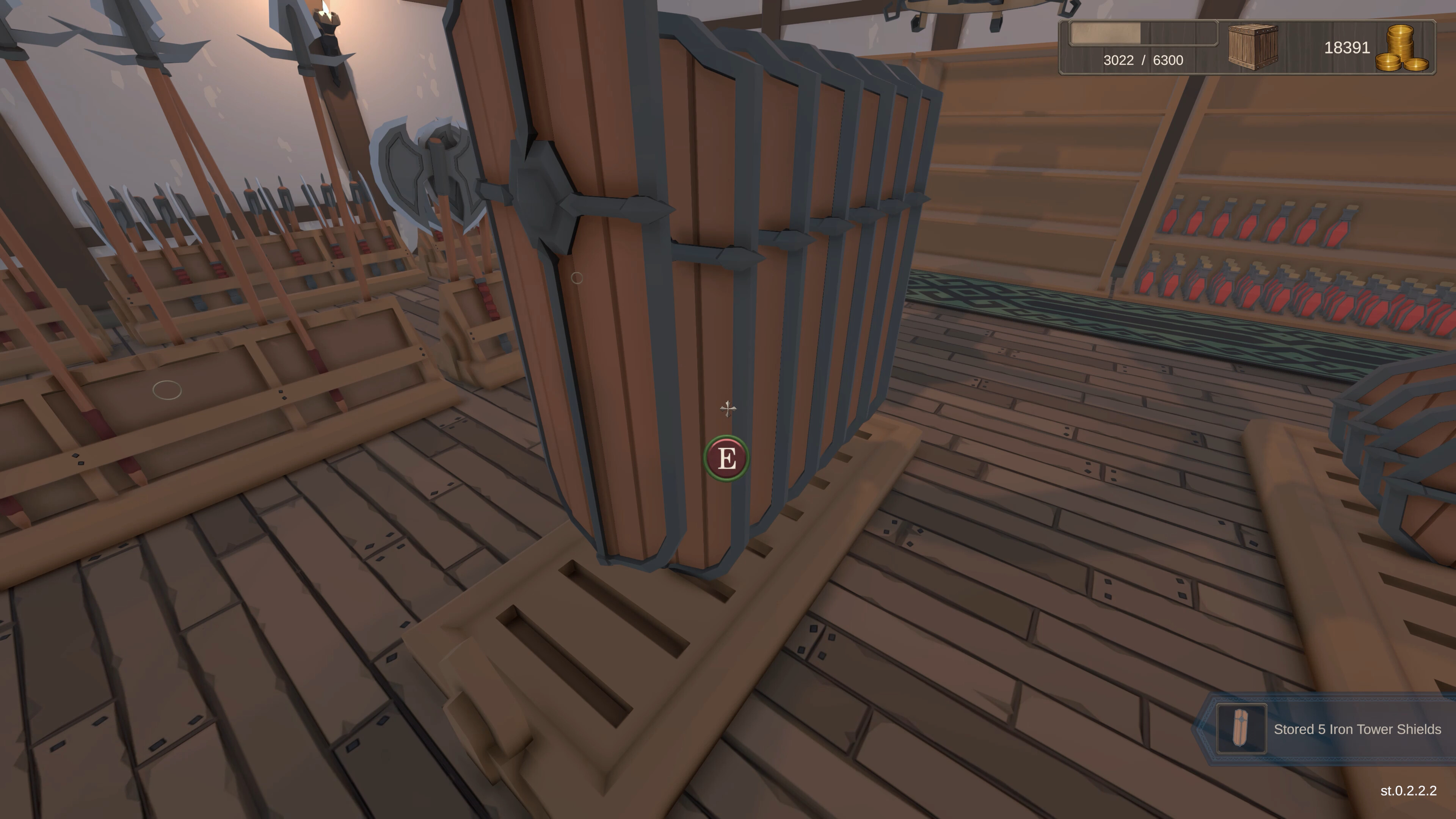Click the crosshair reticle at screen center
Viewport: 1456px width, 819px height.
pyautogui.click(x=728, y=409)
